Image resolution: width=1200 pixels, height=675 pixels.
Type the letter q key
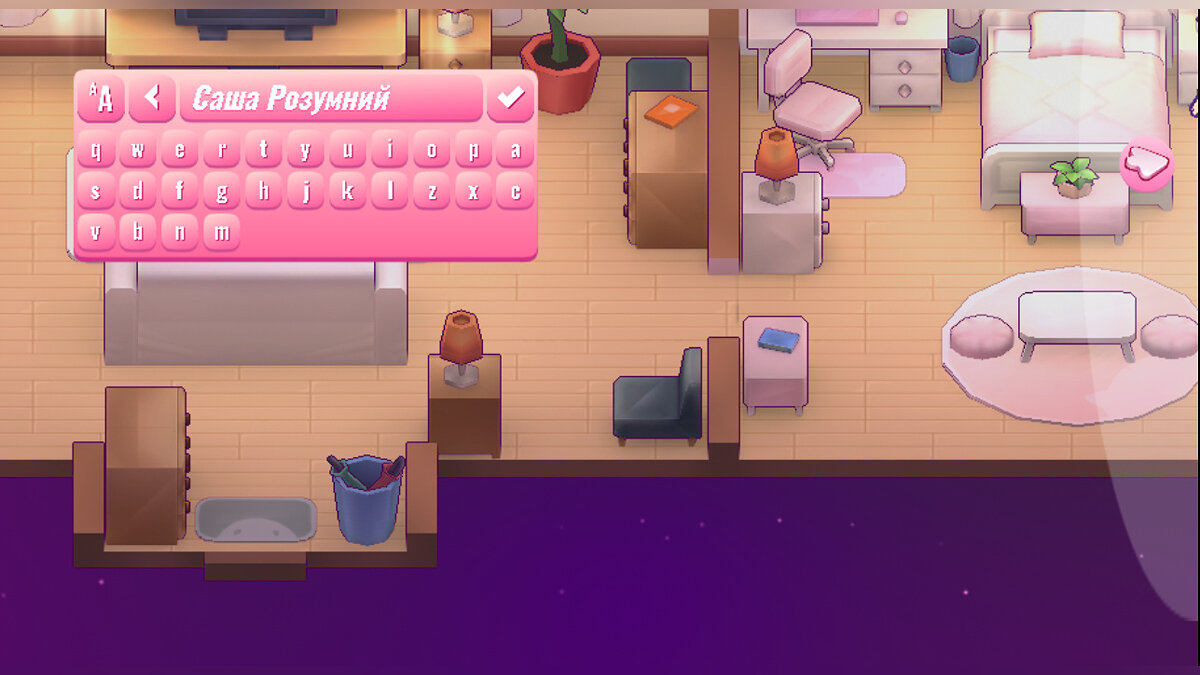point(96,151)
